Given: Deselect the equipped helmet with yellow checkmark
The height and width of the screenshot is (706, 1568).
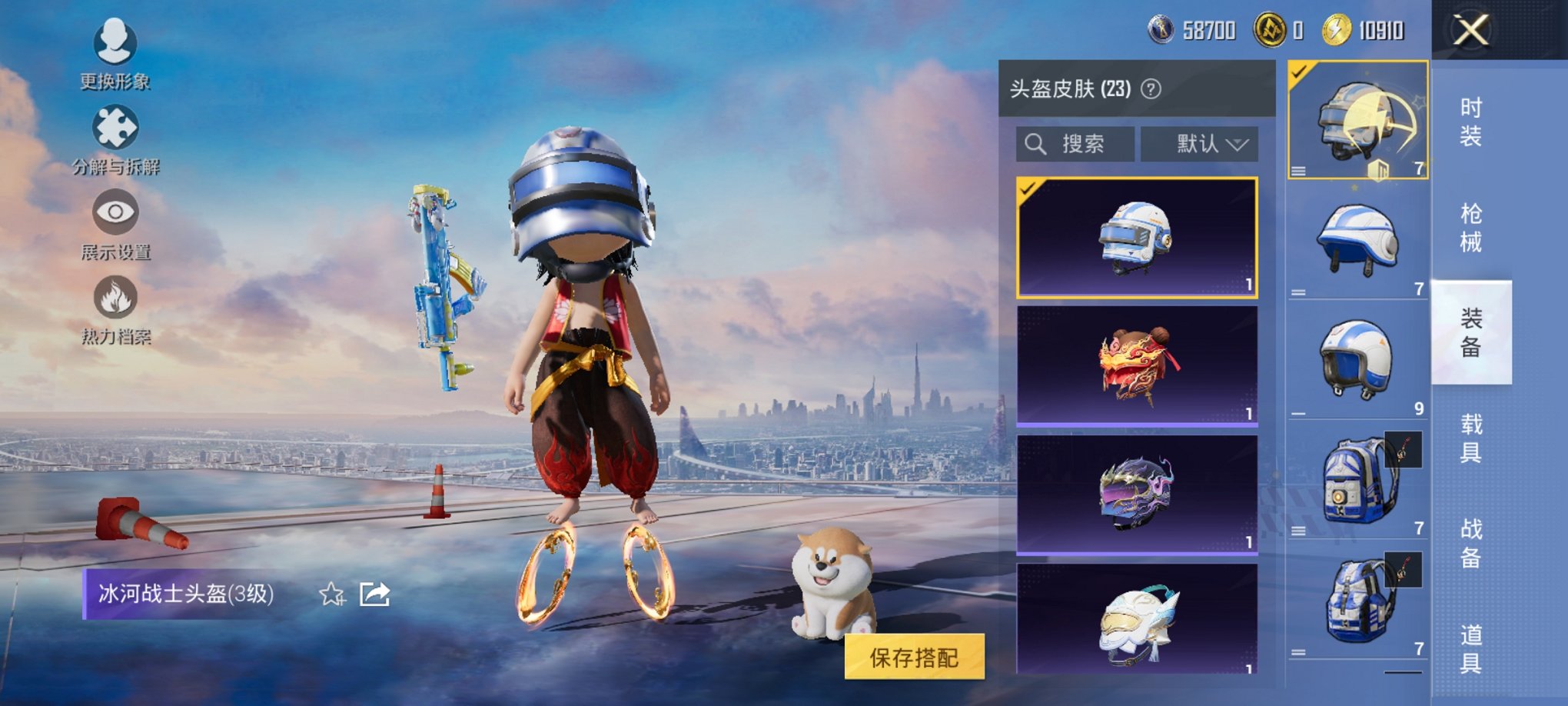Looking at the screenshot, I should coord(1355,123).
